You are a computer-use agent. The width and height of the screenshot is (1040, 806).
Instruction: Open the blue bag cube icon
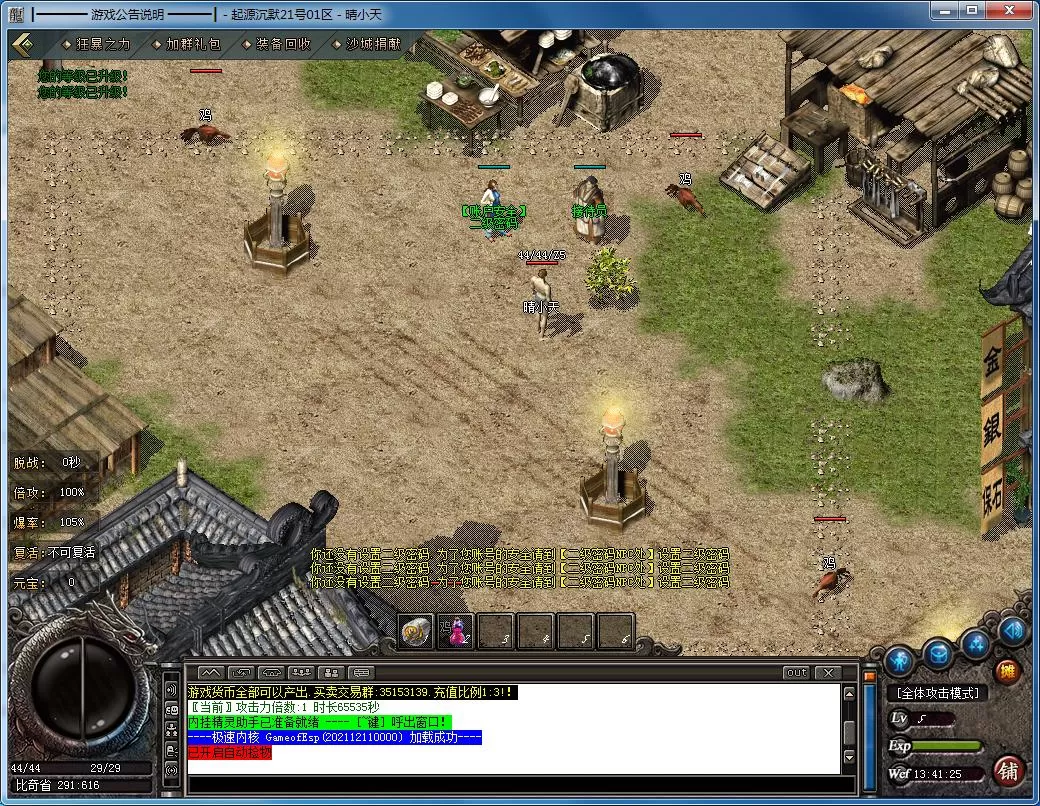click(x=937, y=654)
